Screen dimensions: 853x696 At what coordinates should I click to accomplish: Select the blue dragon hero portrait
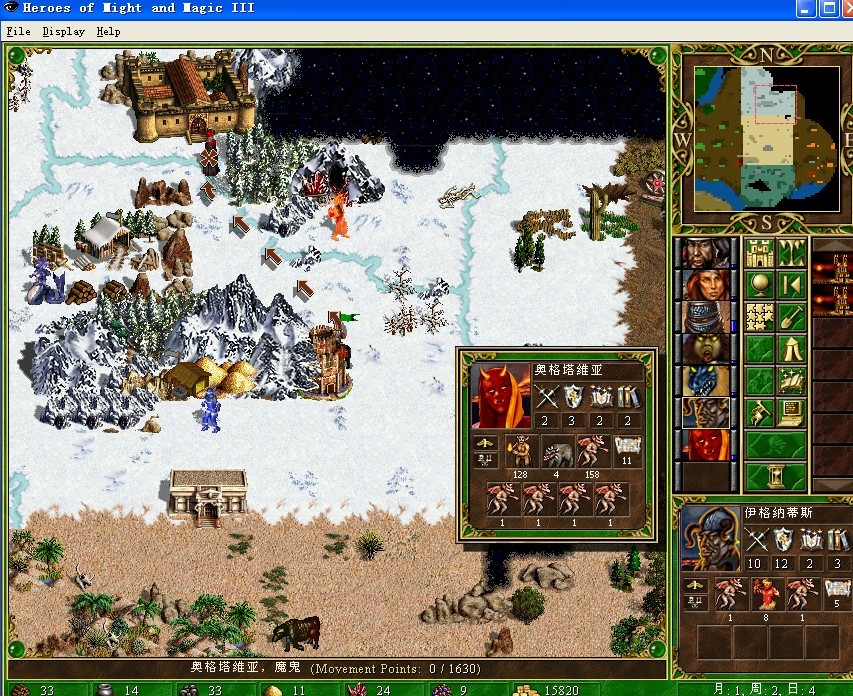click(706, 380)
